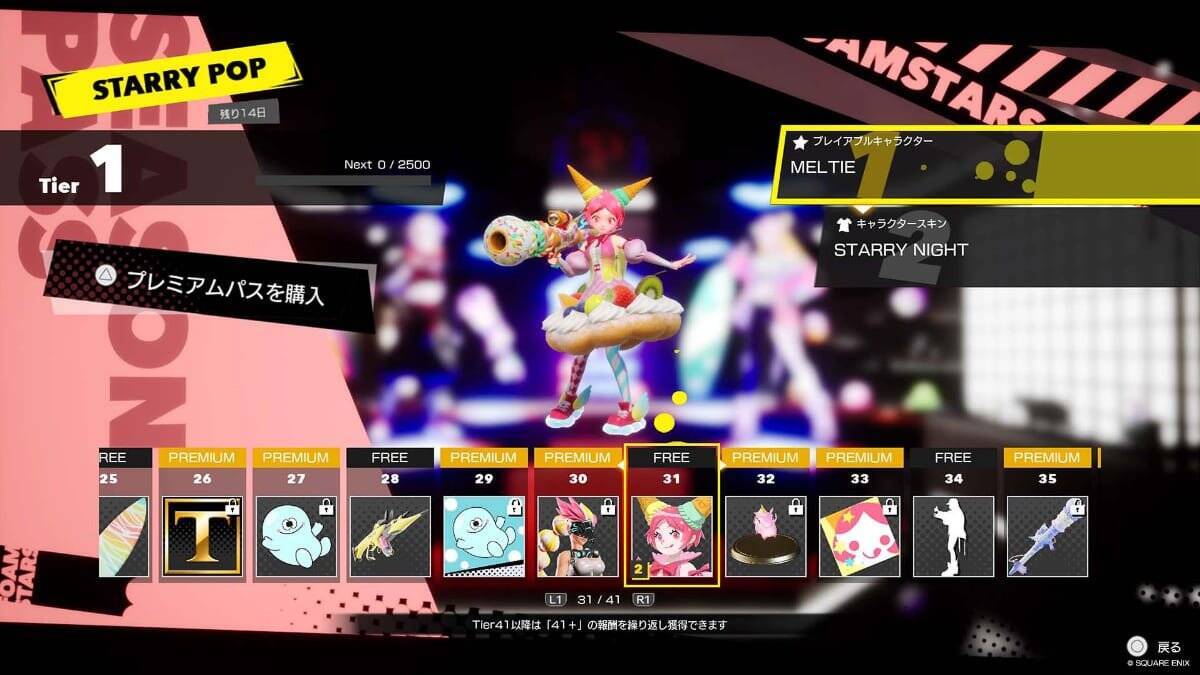Select tier 29 seal on dotted background
Image resolution: width=1200 pixels, height=675 pixels.
(x=484, y=536)
